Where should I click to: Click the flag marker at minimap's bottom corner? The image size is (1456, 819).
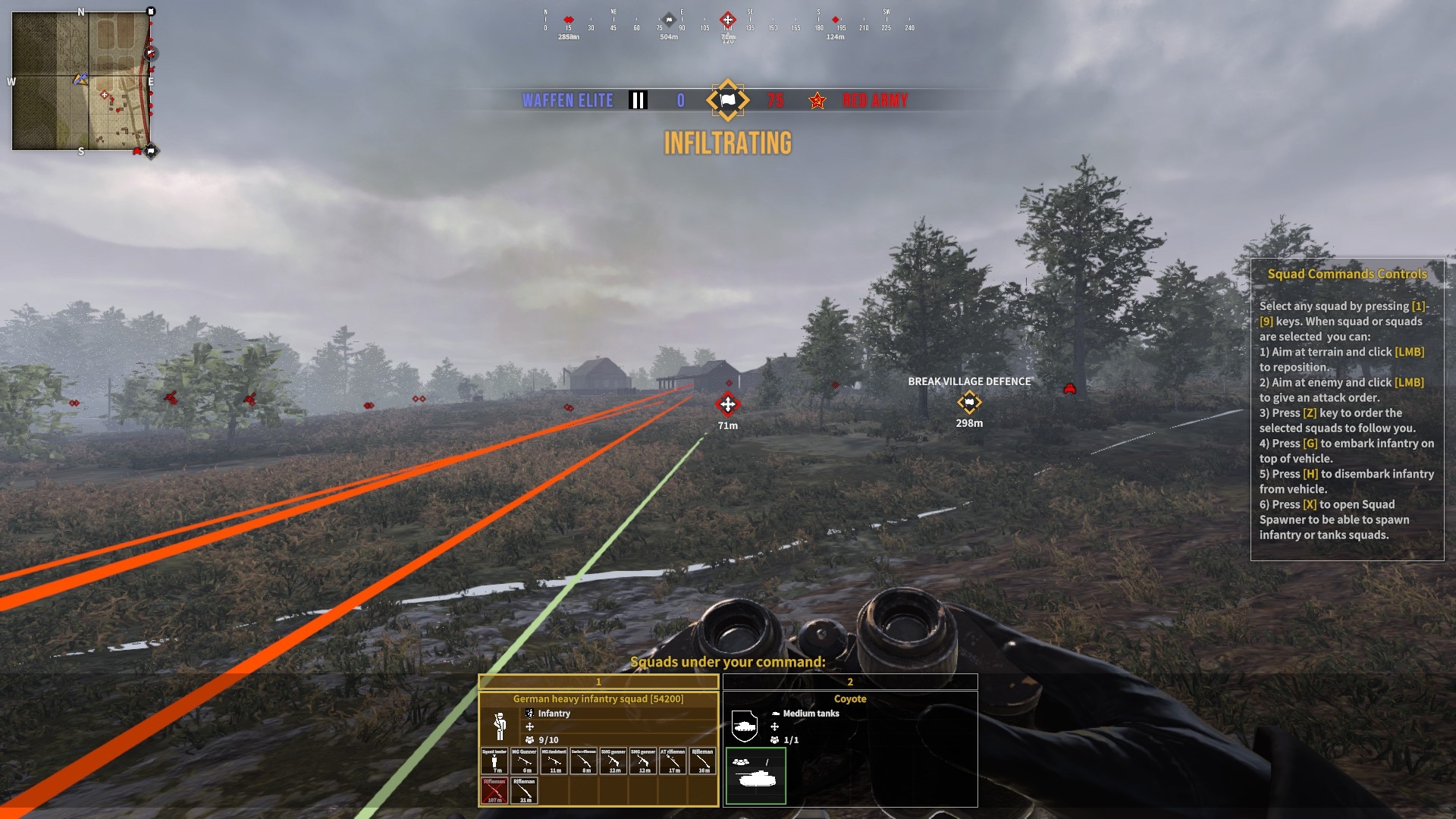[x=151, y=151]
